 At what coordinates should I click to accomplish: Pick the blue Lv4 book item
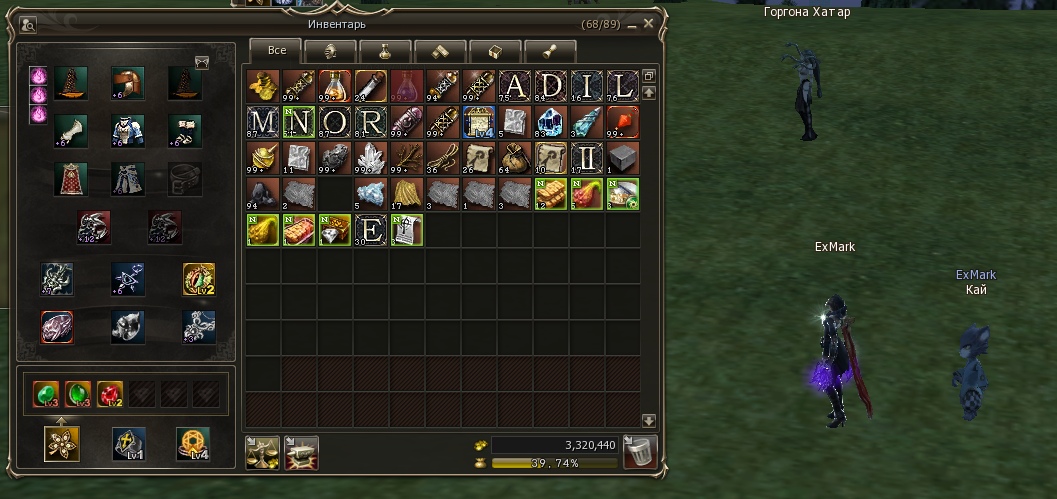479,123
